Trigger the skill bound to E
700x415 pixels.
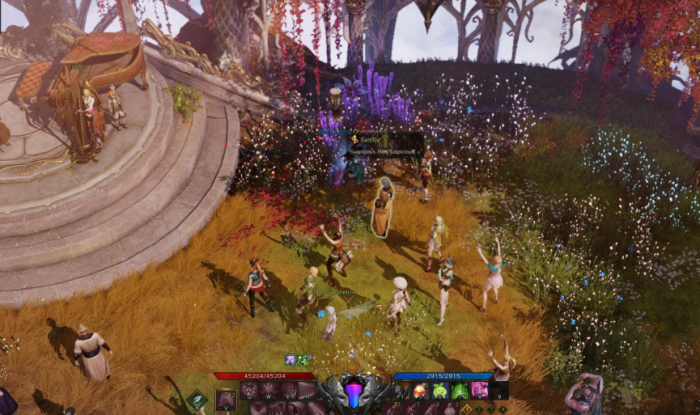288,390
